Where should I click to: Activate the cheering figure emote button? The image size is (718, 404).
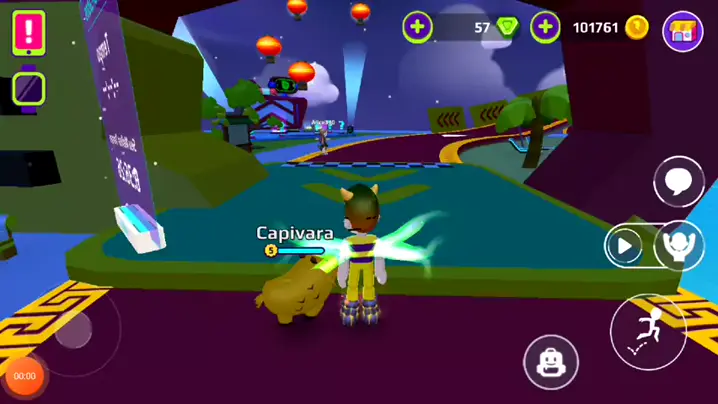[680, 246]
